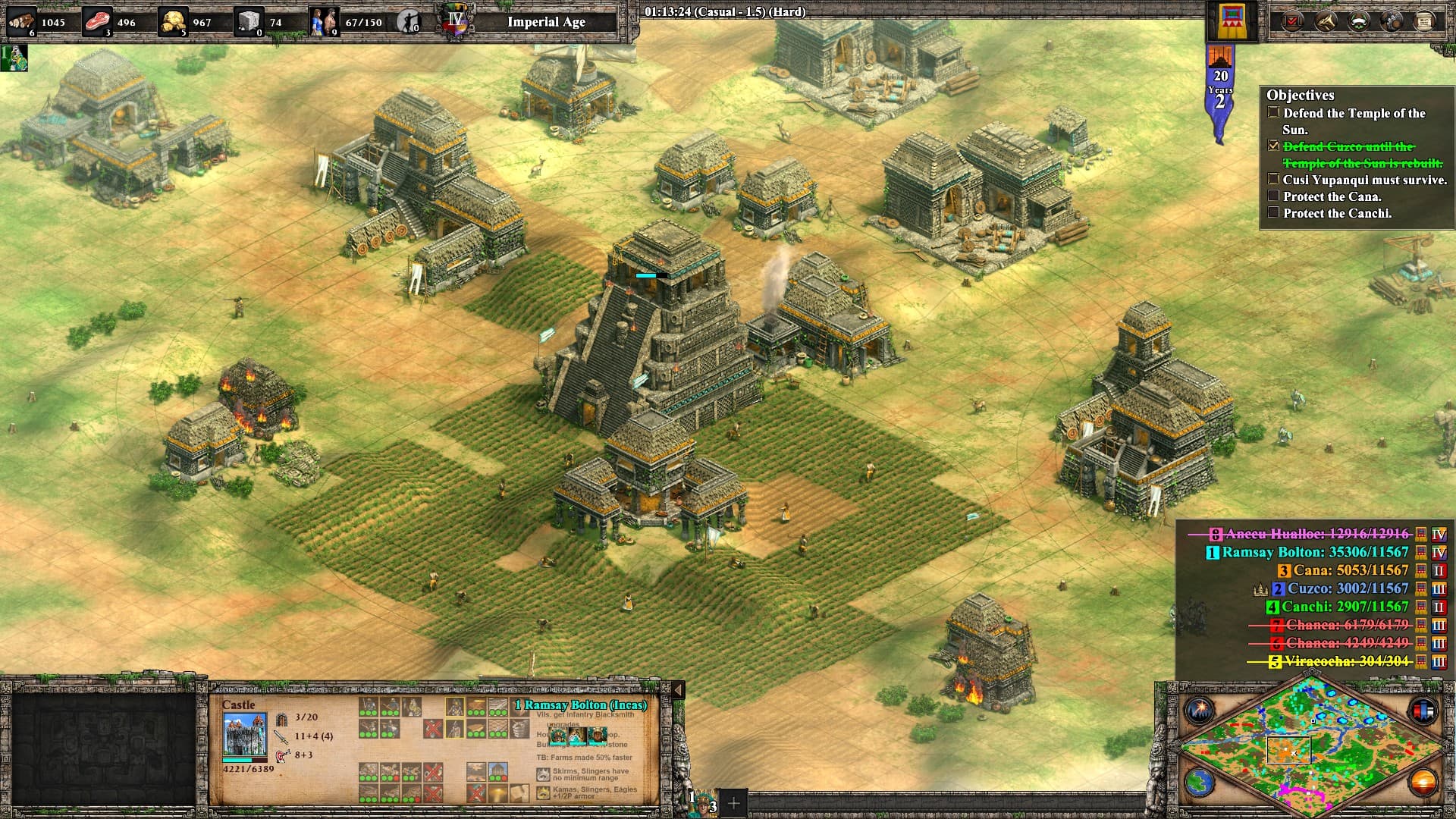Toggle minimap colored banners diplomacy view
The width and height of the screenshot is (1456, 819).
pos(1423,711)
